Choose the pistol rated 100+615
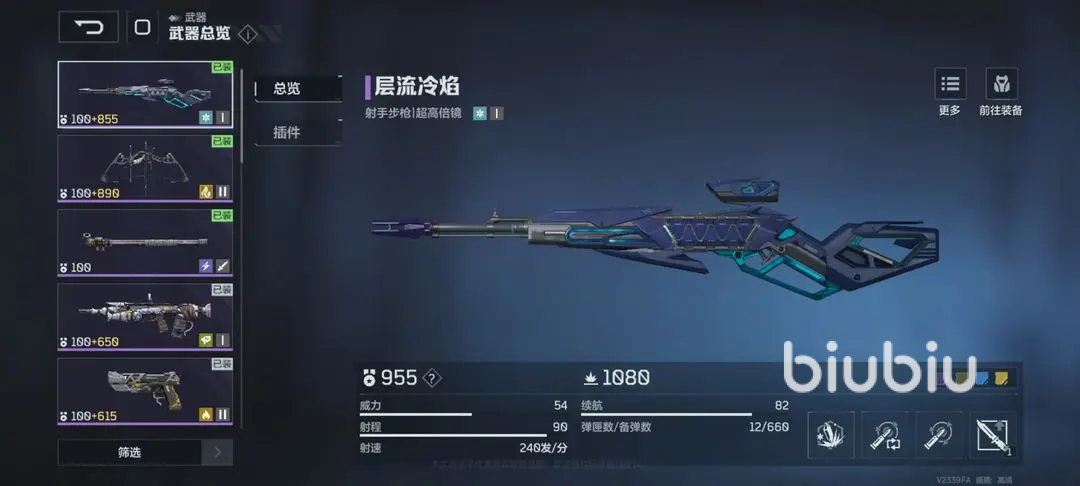The image size is (1080, 486). pyautogui.click(x=145, y=390)
